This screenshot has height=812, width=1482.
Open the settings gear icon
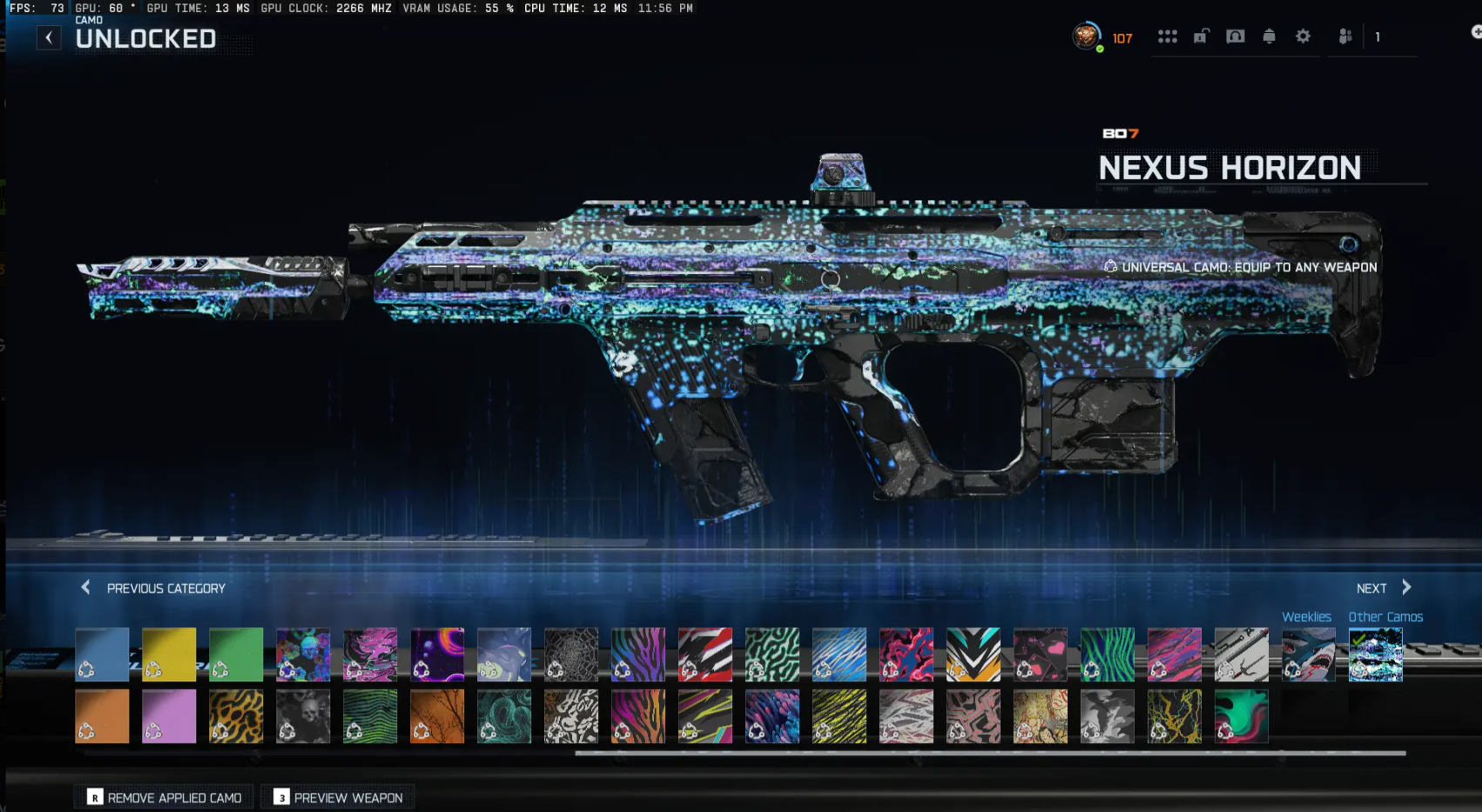tap(1303, 37)
